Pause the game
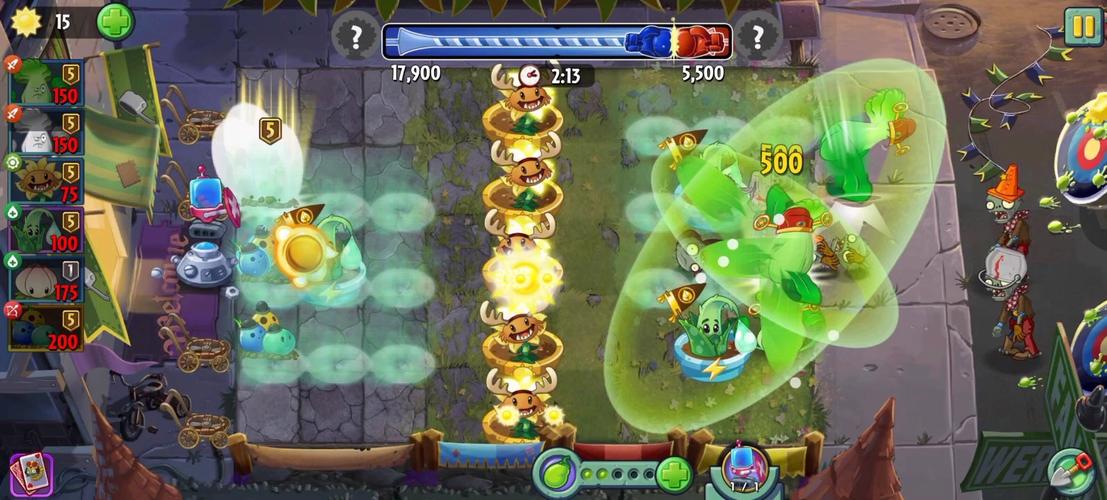Screen dimensions: 1107x500 click(x=1082, y=25)
